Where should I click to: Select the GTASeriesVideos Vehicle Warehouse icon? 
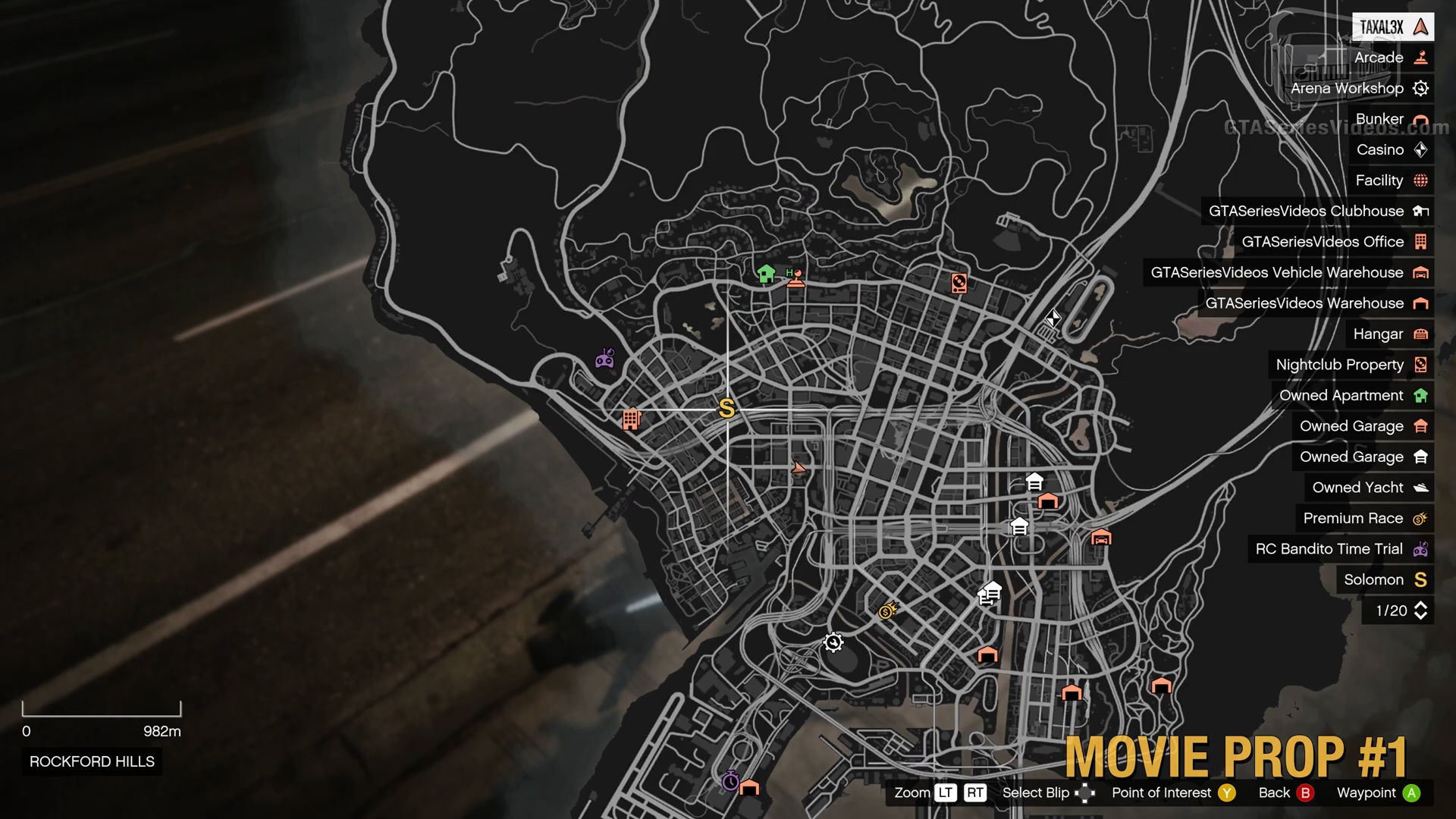1421,272
